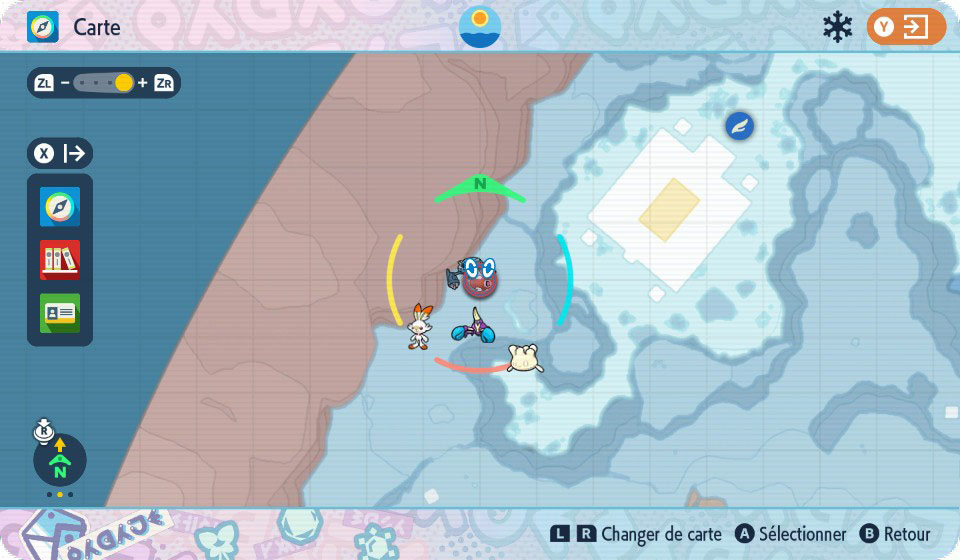The width and height of the screenshot is (960, 560).
Task: Select the player position marker with goggles
Action: coord(480,277)
